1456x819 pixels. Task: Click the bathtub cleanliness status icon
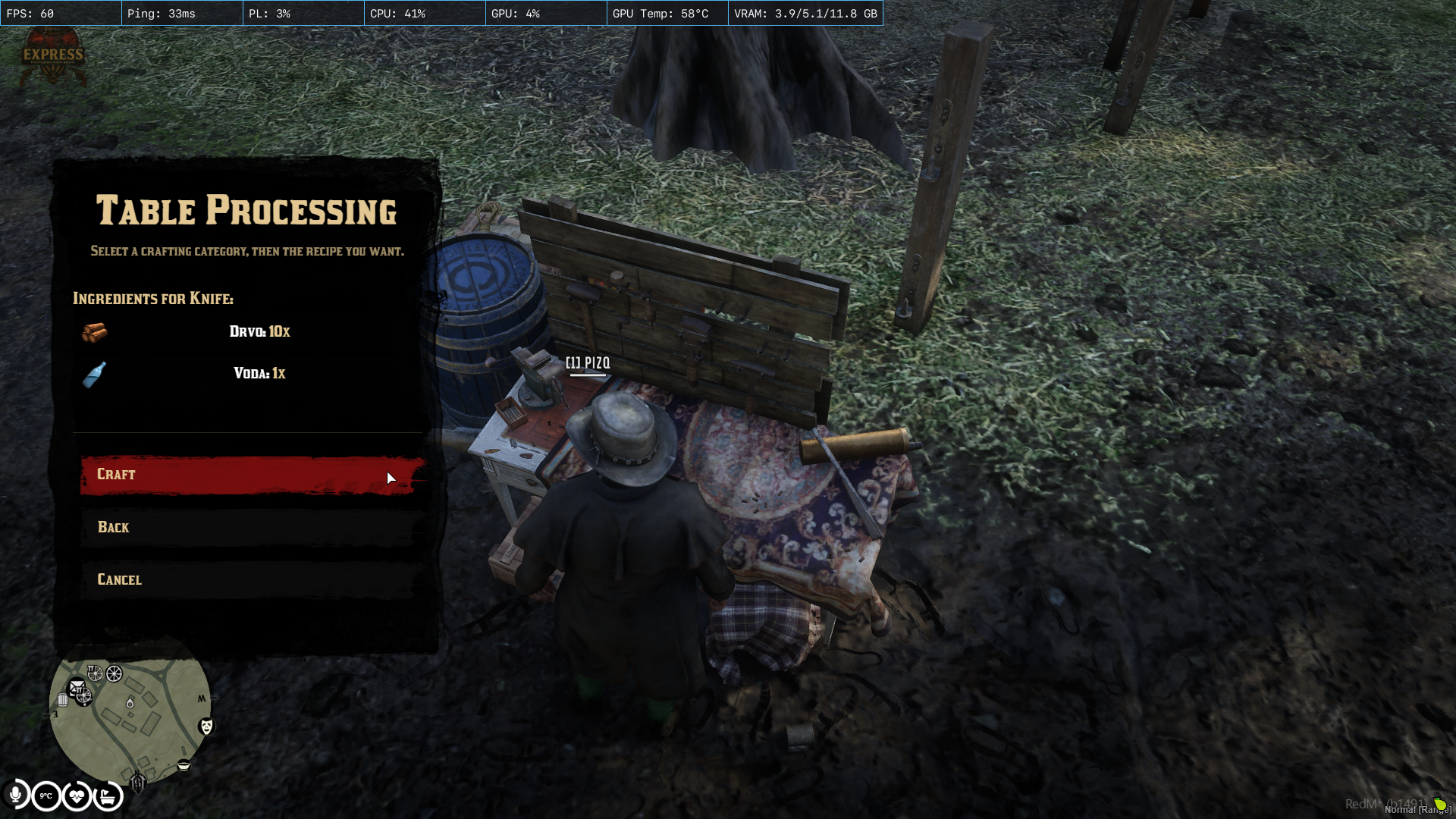(x=108, y=796)
